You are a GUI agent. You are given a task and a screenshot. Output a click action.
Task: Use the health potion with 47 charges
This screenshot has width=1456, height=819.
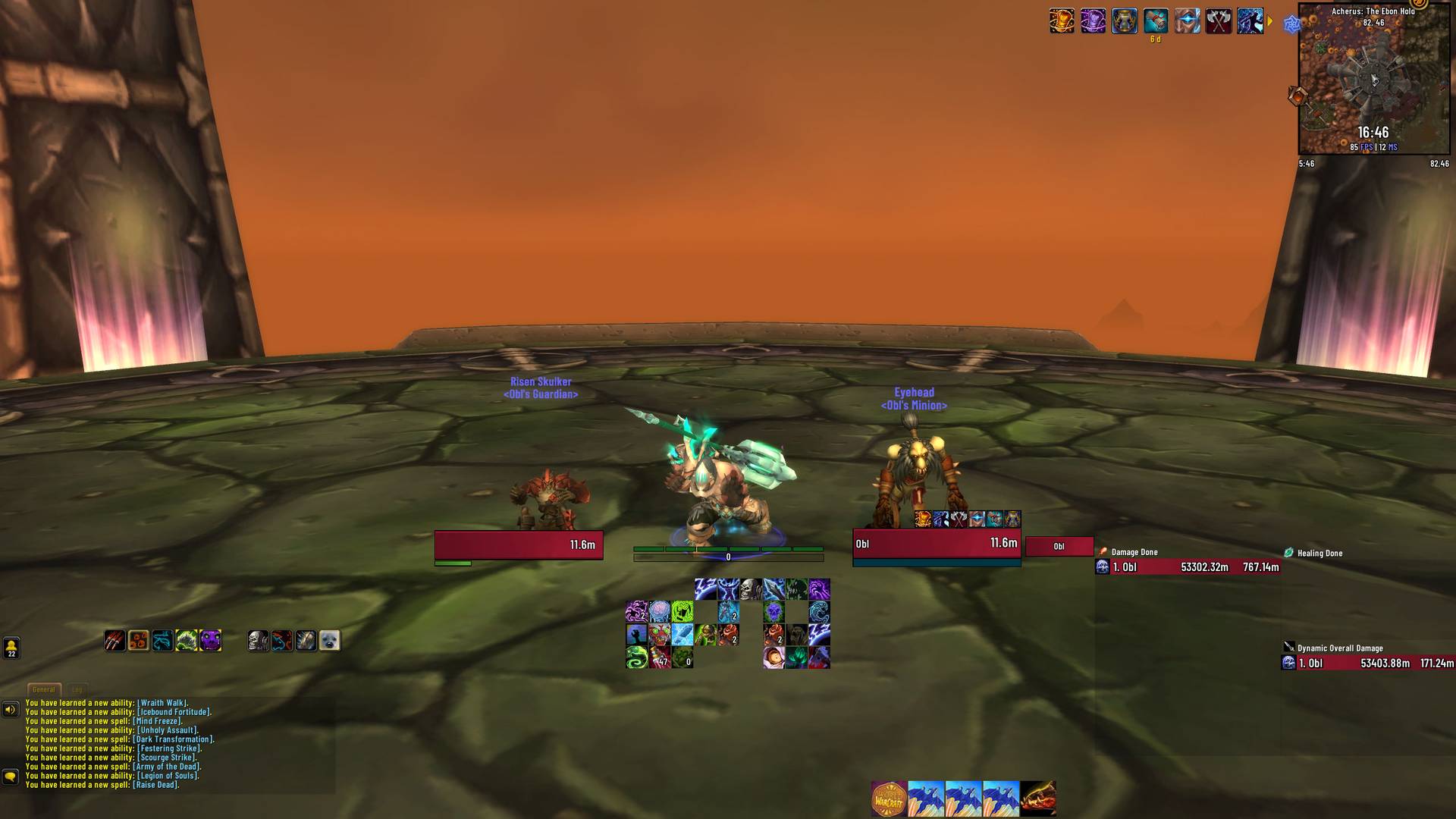pyautogui.click(x=659, y=657)
